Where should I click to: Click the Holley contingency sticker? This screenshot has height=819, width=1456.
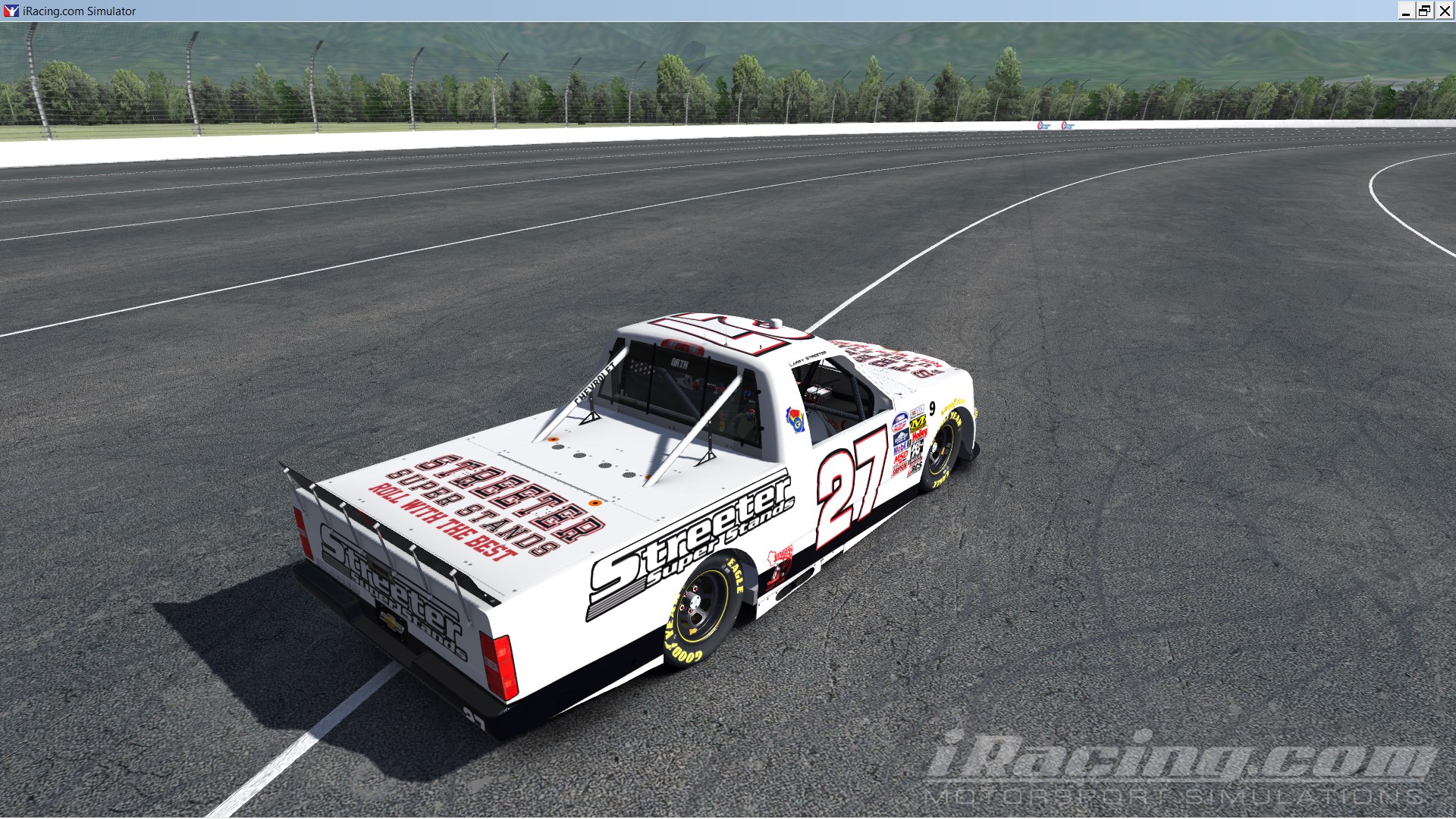pyautogui.click(x=918, y=435)
